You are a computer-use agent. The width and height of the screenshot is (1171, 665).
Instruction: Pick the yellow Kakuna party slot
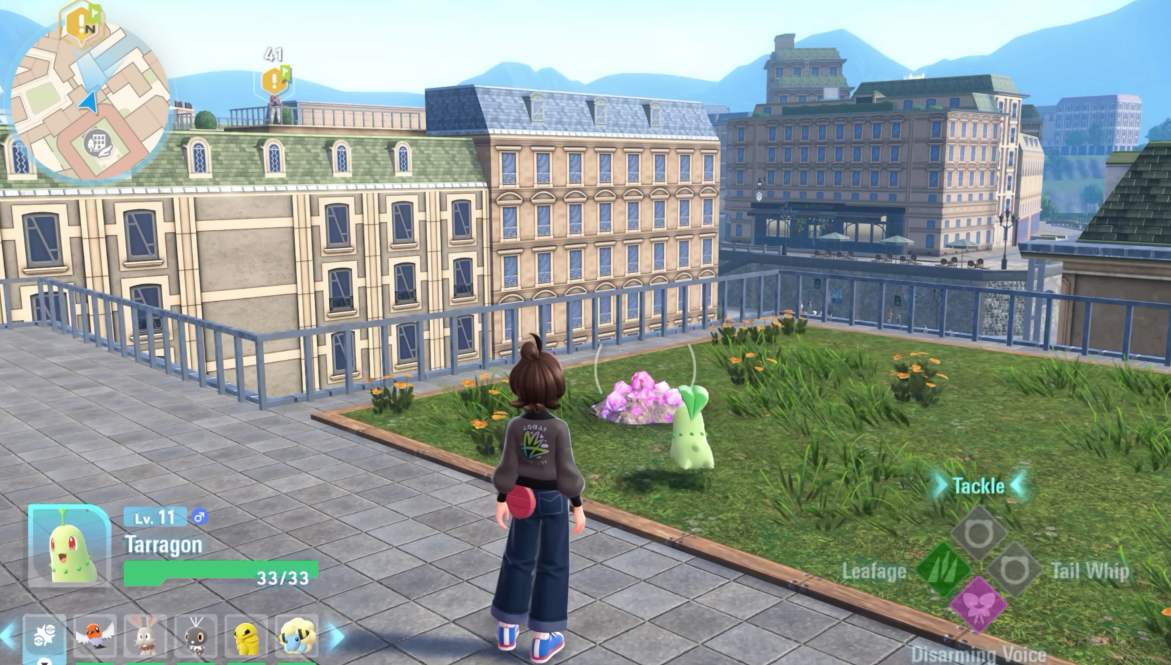tap(246, 636)
